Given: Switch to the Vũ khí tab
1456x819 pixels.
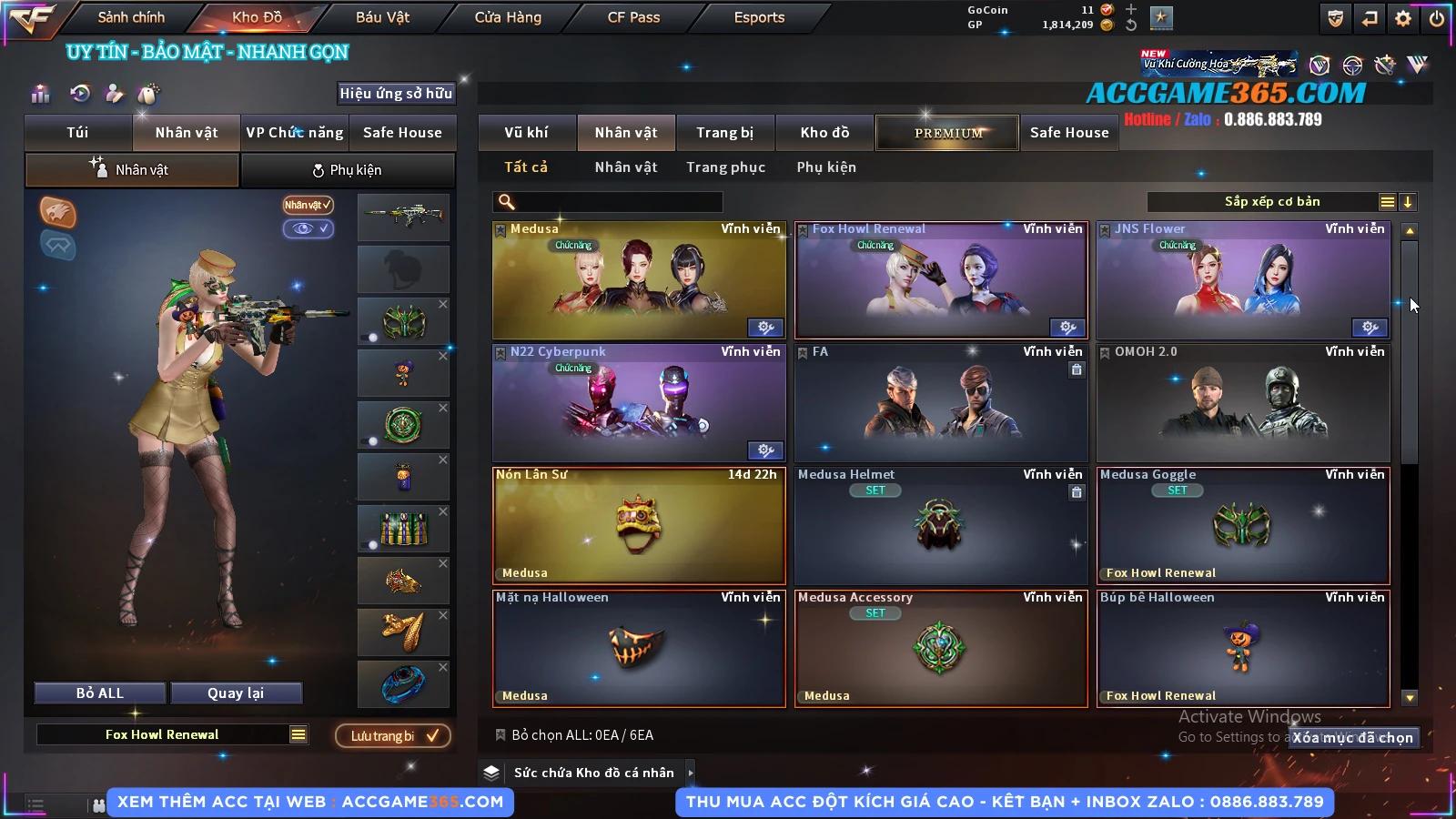Looking at the screenshot, I should (x=526, y=133).
